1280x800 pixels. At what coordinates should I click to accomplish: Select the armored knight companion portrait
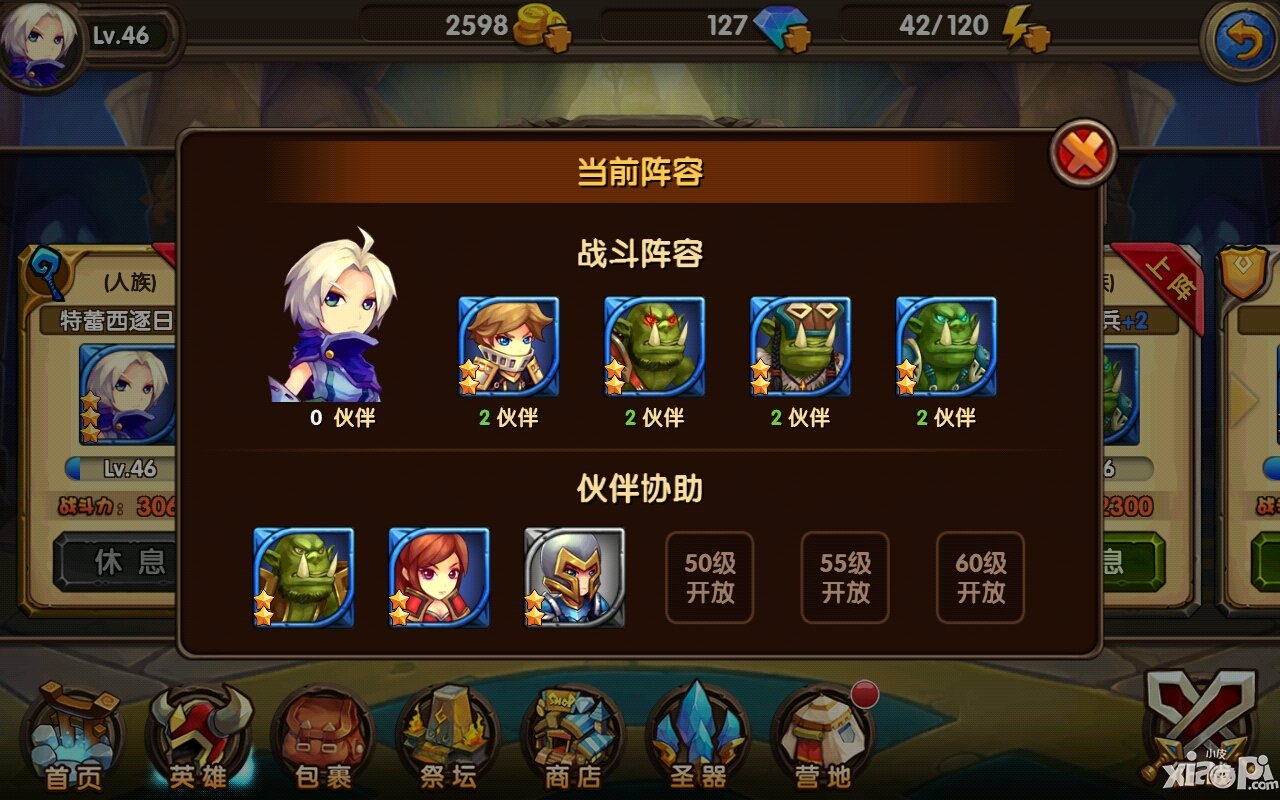pos(574,578)
